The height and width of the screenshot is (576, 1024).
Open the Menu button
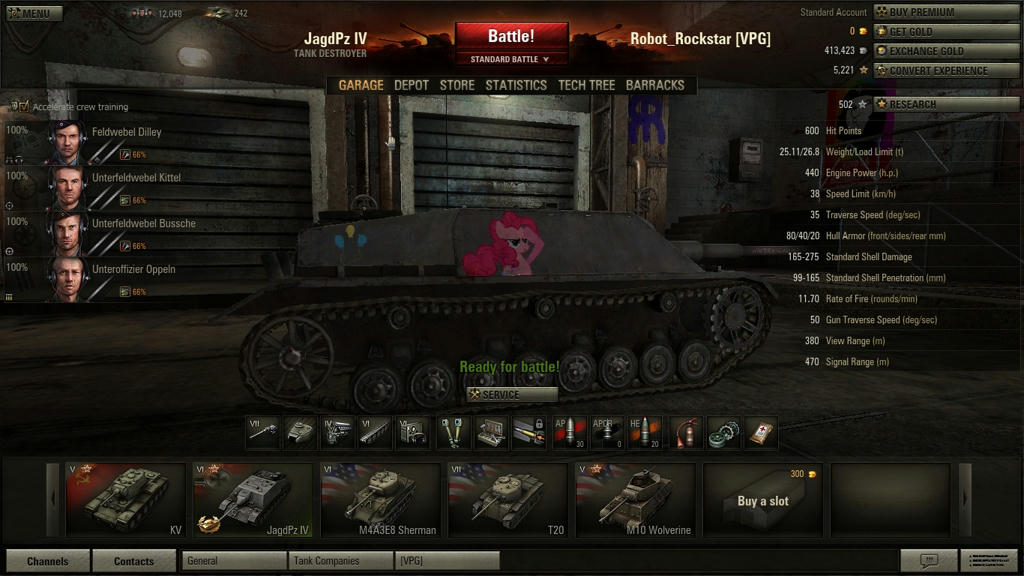pos(34,14)
